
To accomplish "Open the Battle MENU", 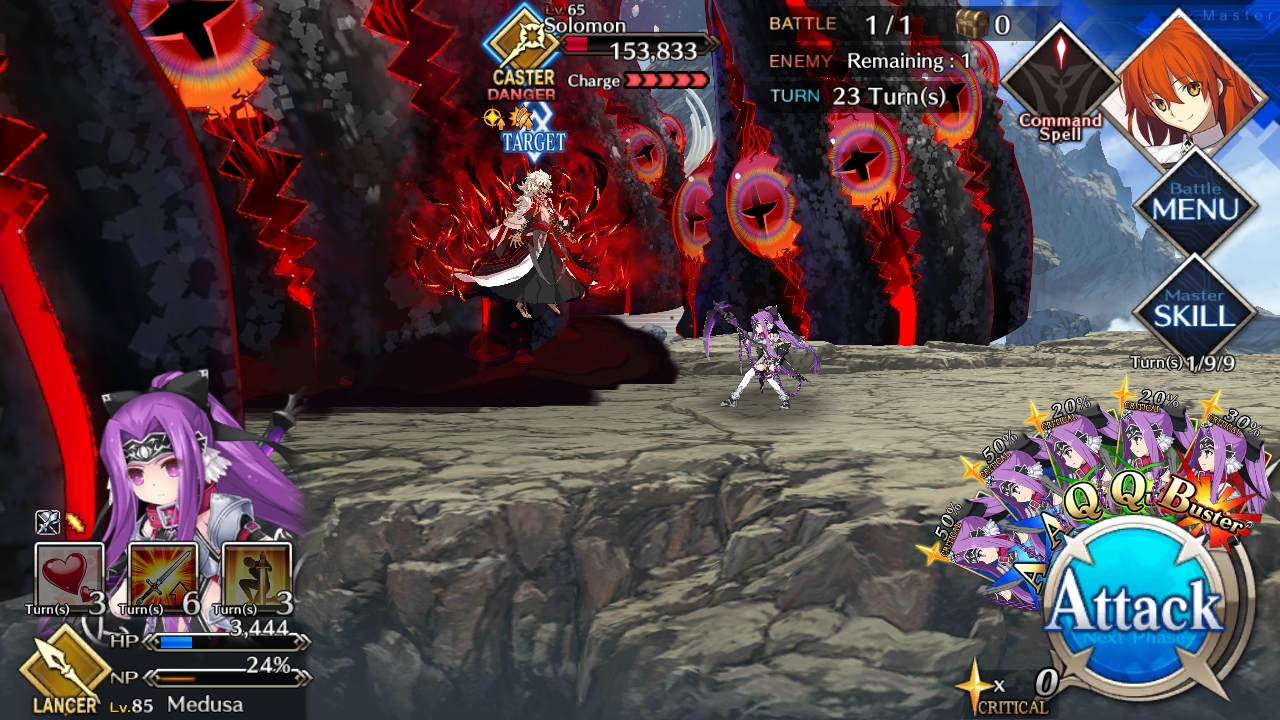I will tap(1196, 203).
